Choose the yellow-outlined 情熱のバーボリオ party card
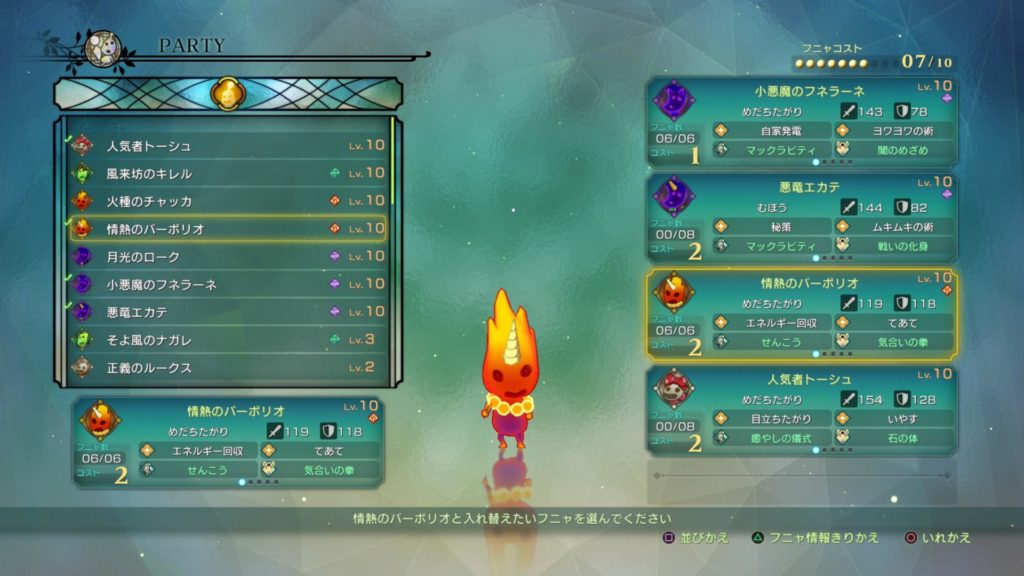 [x=802, y=315]
